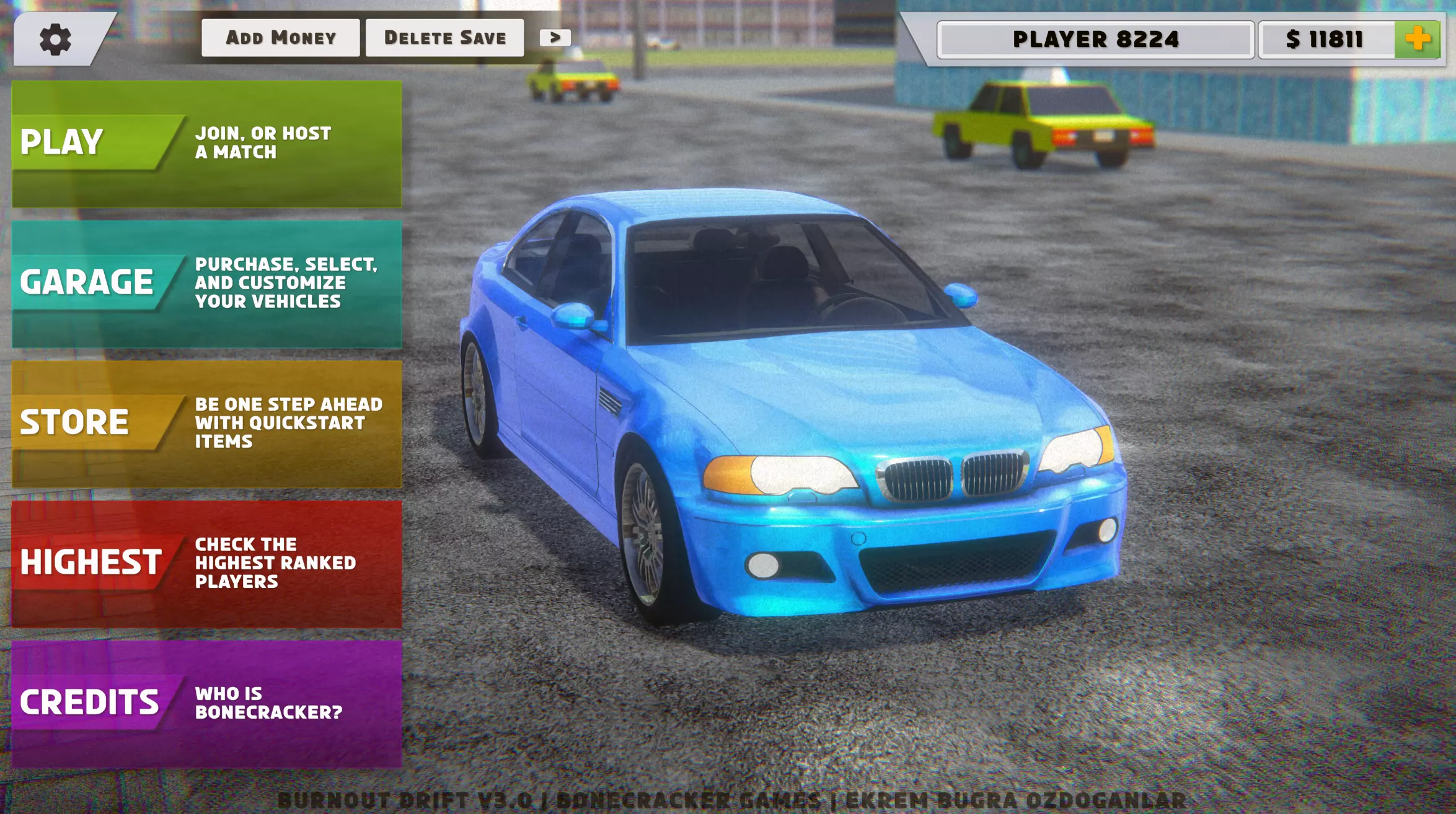Image resolution: width=1456 pixels, height=814 pixels.
Task: Tap the yellow plus to buy money
Action: (1417, 40)
